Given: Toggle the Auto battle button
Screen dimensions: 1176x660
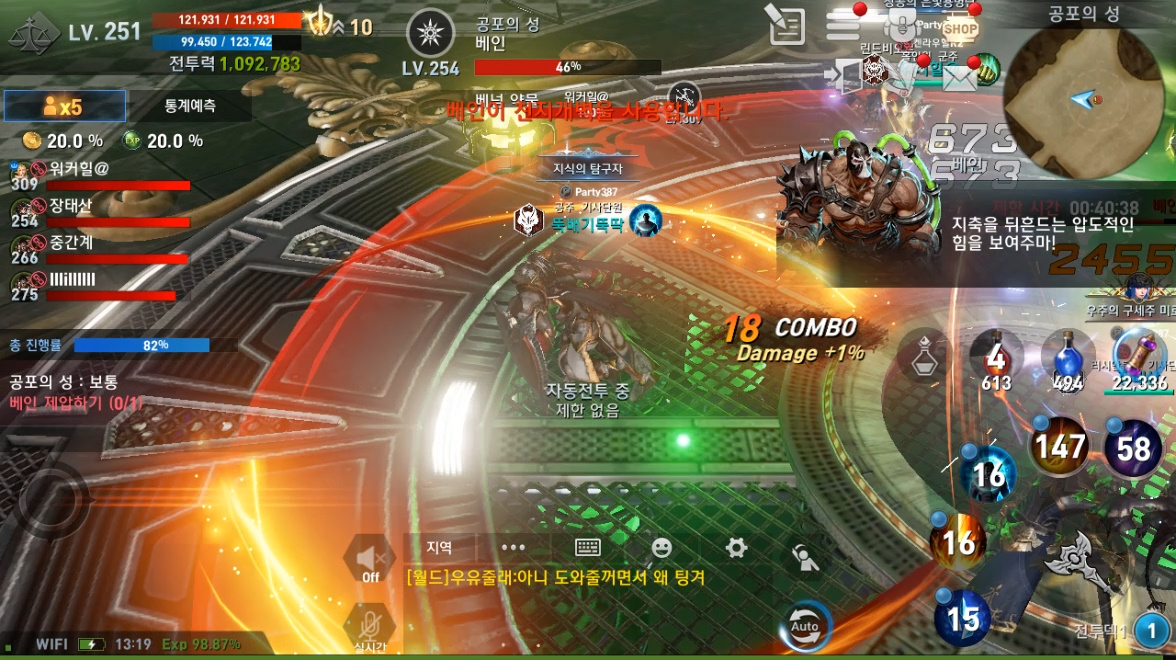Looking at the screenshot, I should [x=805, y=626].
